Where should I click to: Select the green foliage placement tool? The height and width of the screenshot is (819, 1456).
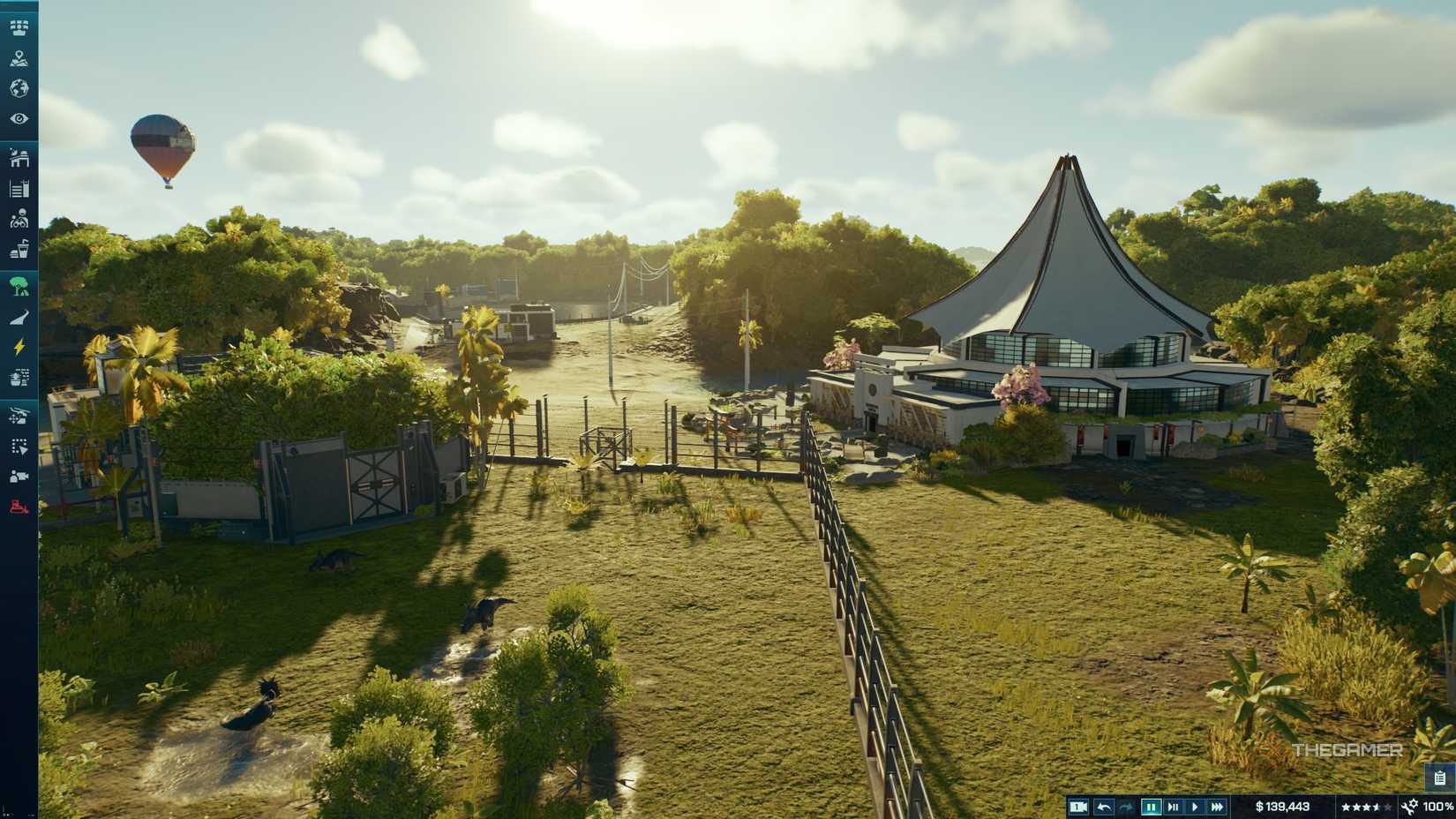(x=19, y=286)
